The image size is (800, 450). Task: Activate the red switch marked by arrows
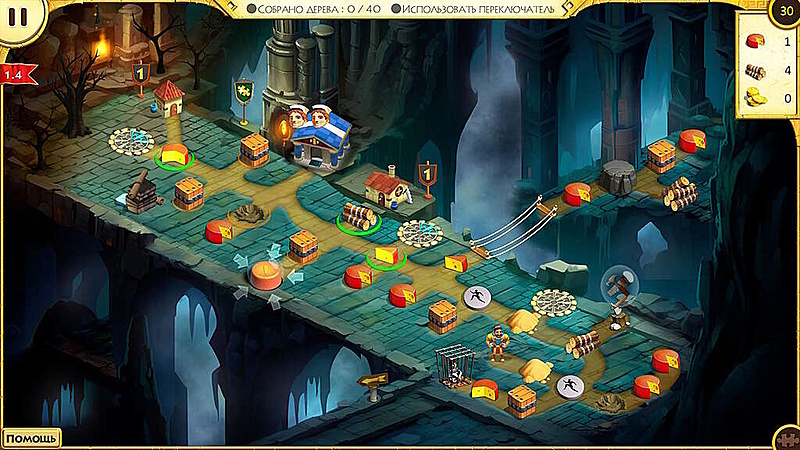pyautogui.click(x=267, y=273)
